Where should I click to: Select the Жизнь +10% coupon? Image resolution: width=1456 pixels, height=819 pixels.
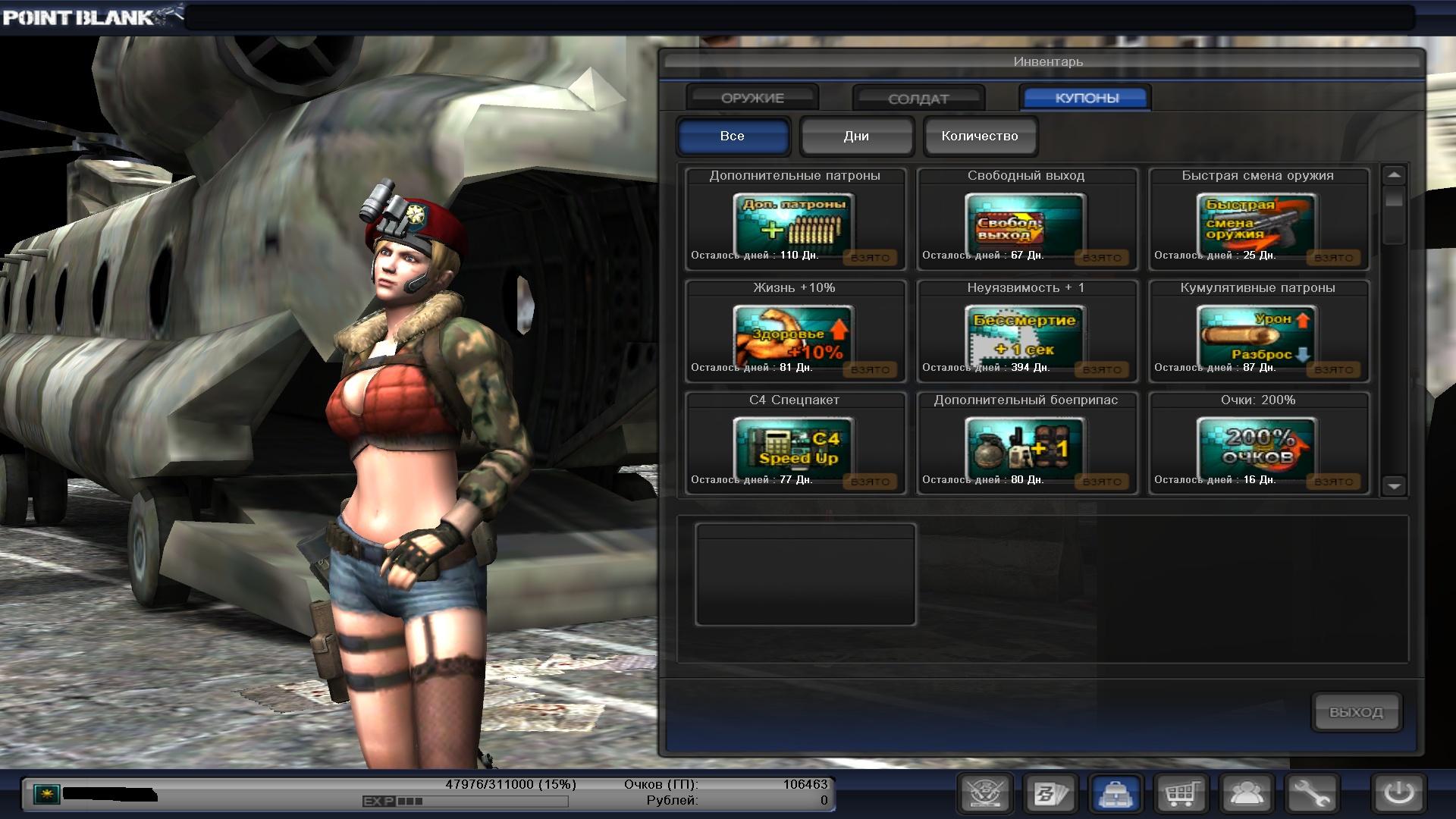coord(795,332)
